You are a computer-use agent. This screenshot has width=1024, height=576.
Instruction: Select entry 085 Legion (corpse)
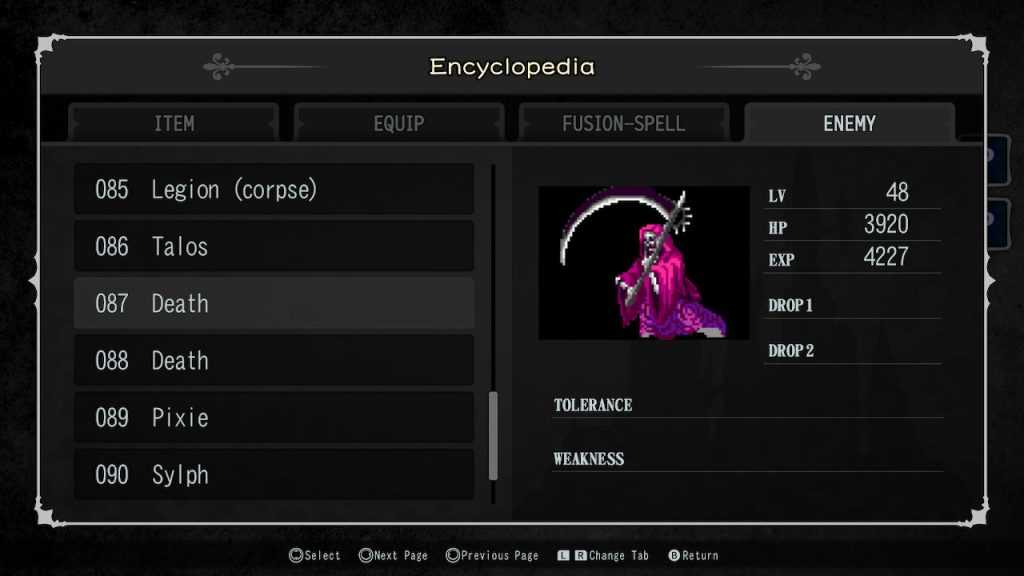tap(274, 190)
